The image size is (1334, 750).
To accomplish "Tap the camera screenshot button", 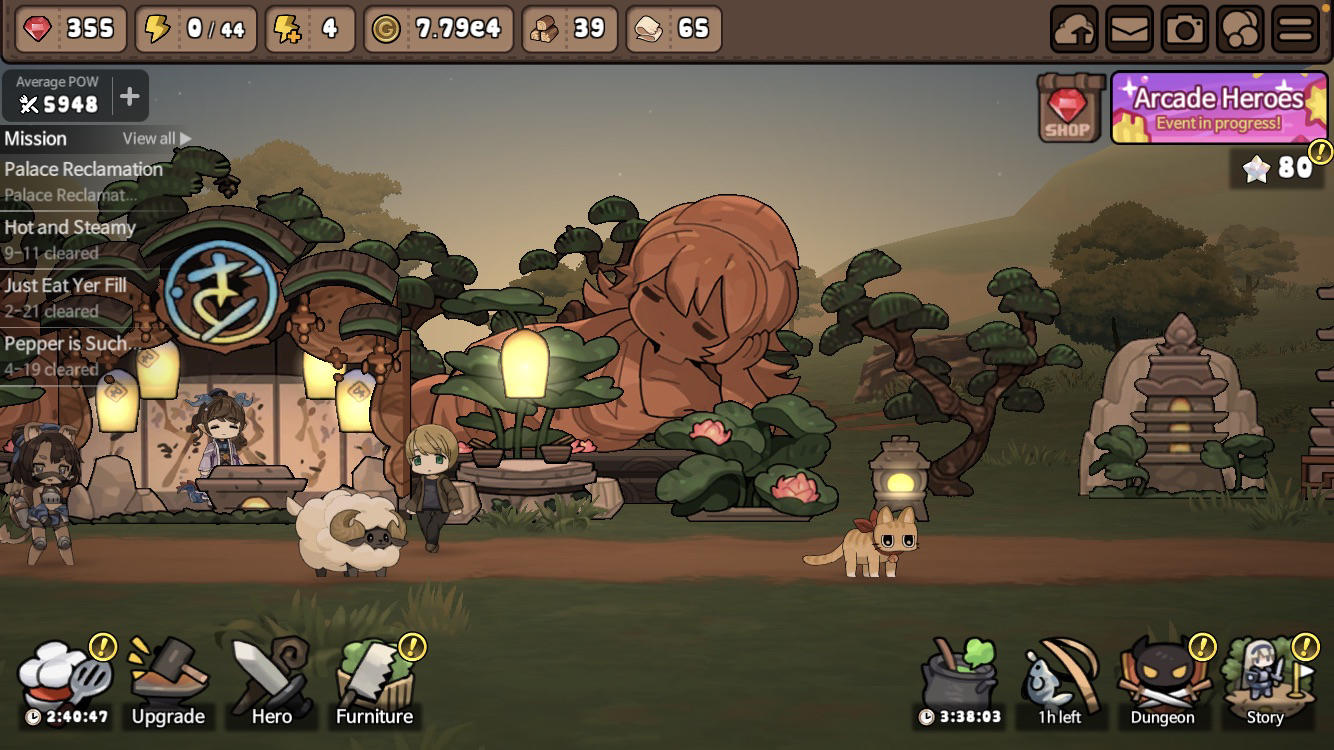I will pyautogui.click(x=1185, y=30).
